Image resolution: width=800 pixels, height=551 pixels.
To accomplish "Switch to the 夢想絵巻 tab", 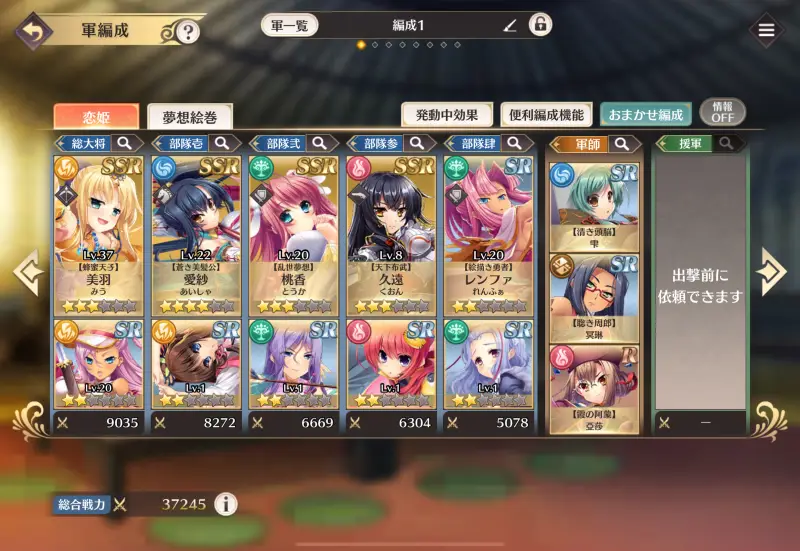I will click(189, 116).
